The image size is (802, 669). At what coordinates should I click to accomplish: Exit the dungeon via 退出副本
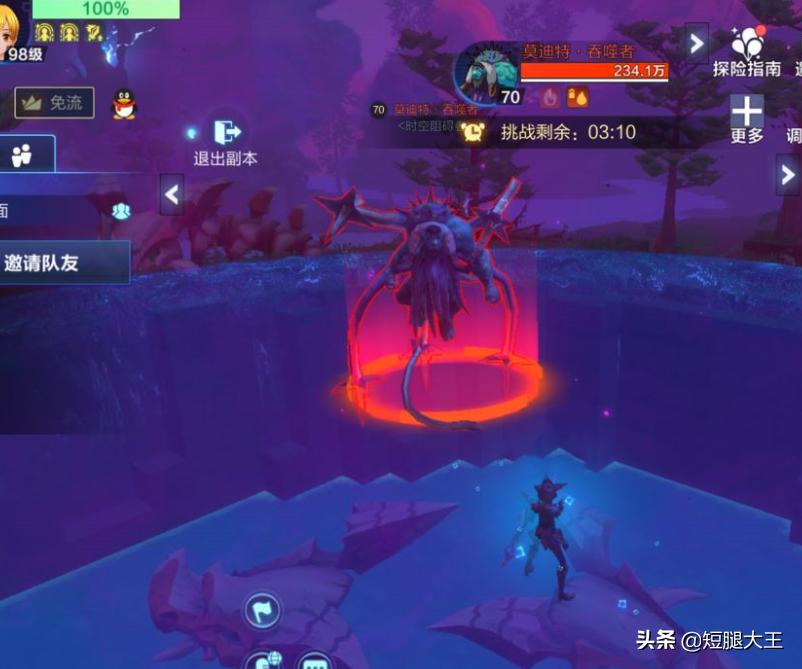coord(225,140)
